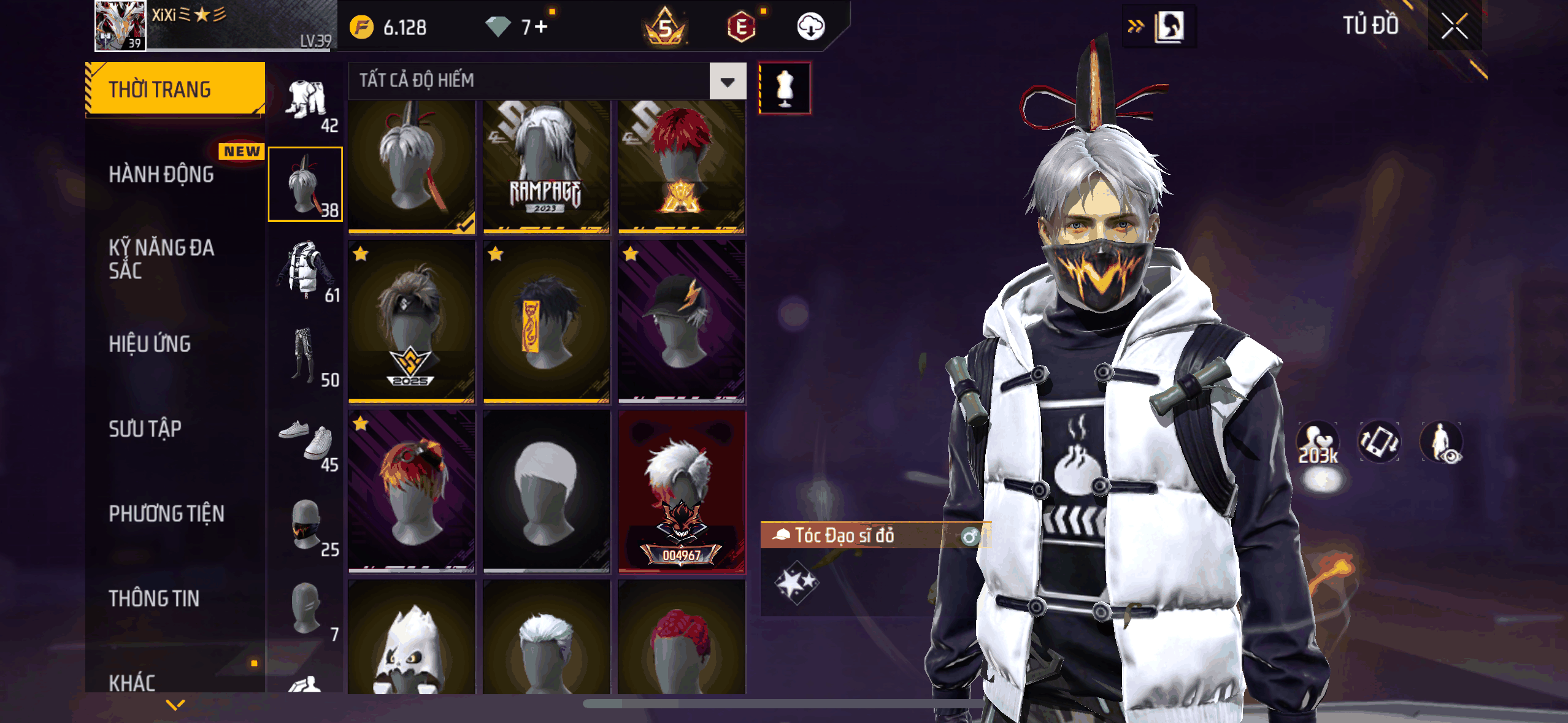Screen dimensions: 1568x723
Task: Choose the black cap with lightning bolt
Action: [x=681, y=321]
